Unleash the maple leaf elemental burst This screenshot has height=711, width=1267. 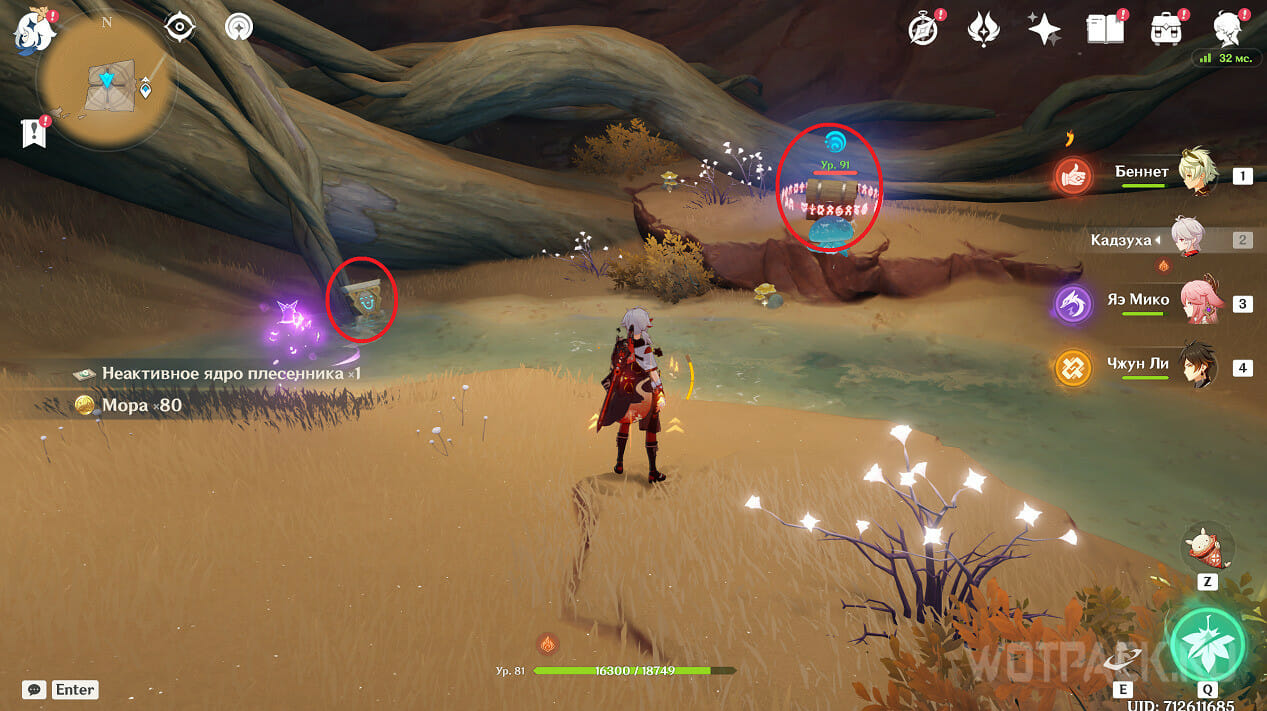point(1208,641)
